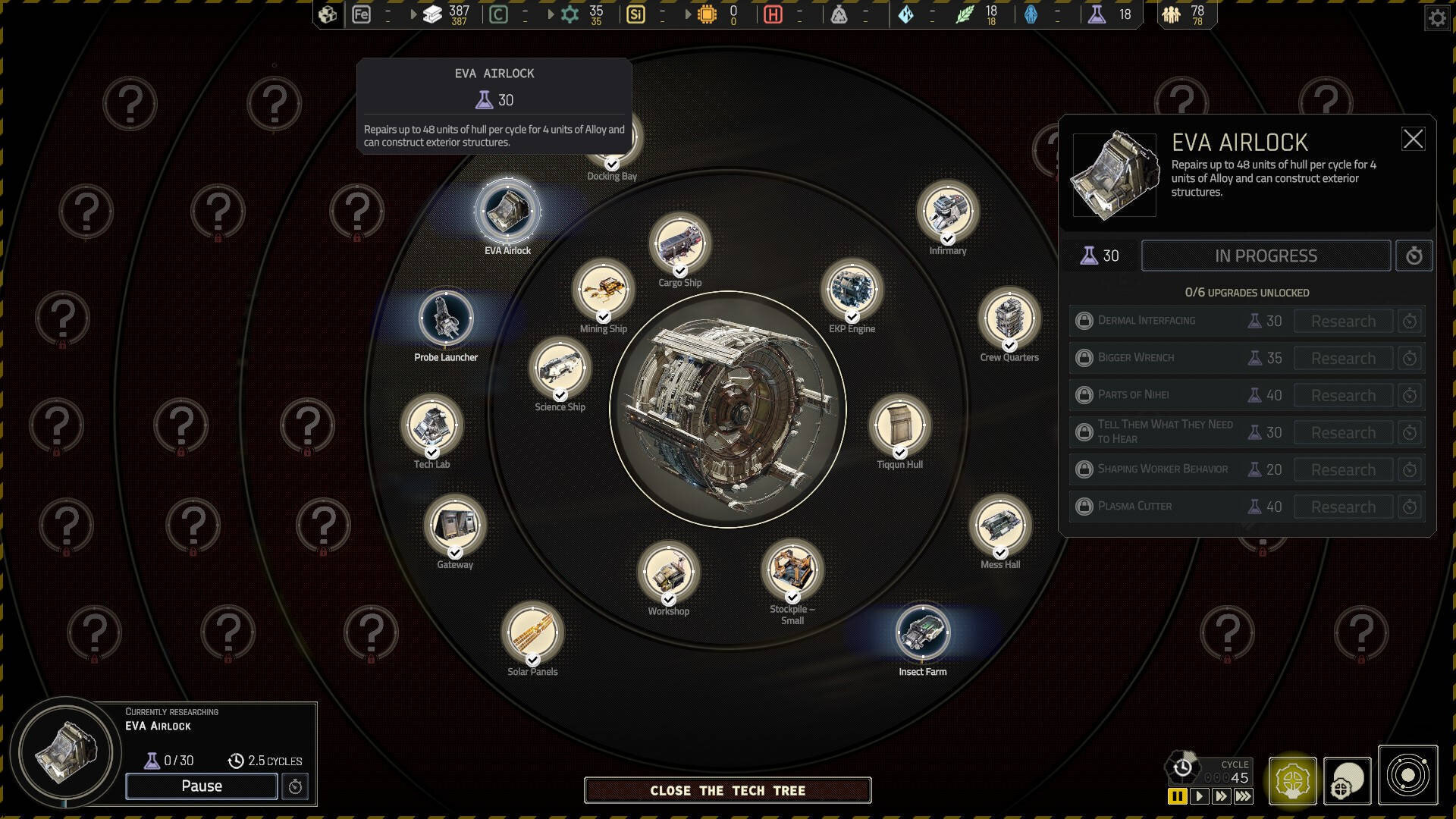Select the Probe Launcher tech node

446,318
